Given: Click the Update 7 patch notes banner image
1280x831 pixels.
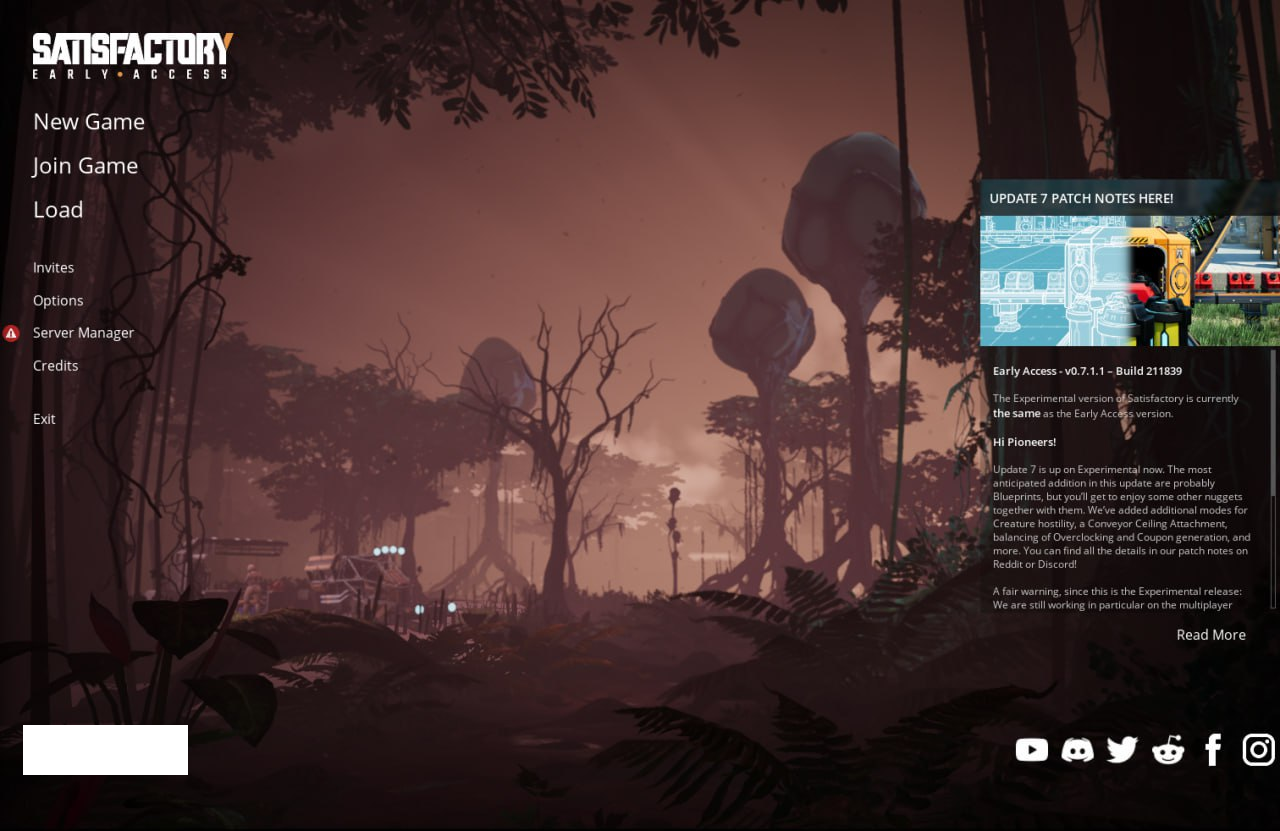Looking at the screenshot, I should click(1129, 281).
